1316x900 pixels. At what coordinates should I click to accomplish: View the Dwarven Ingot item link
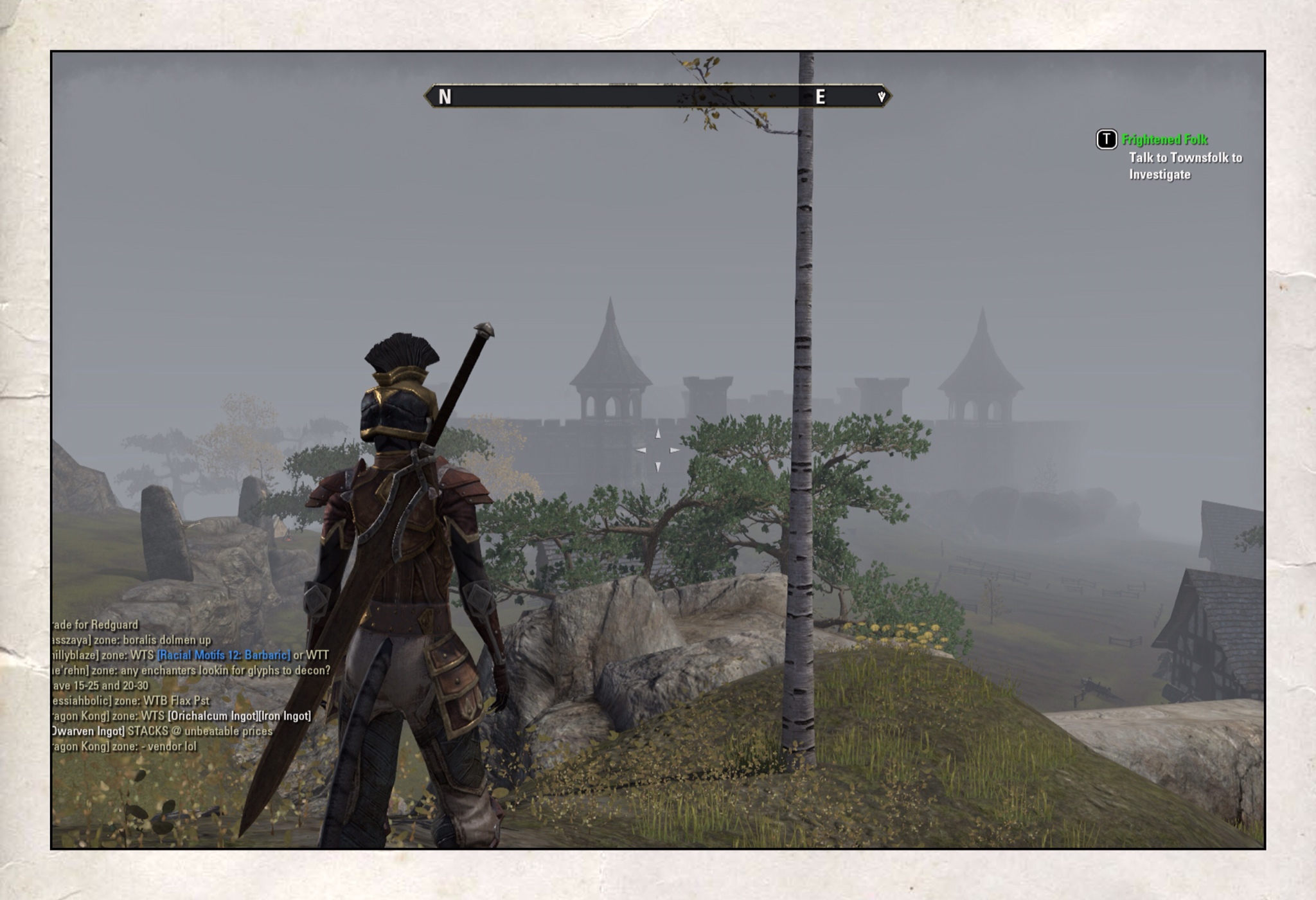(x=88, y=732)
